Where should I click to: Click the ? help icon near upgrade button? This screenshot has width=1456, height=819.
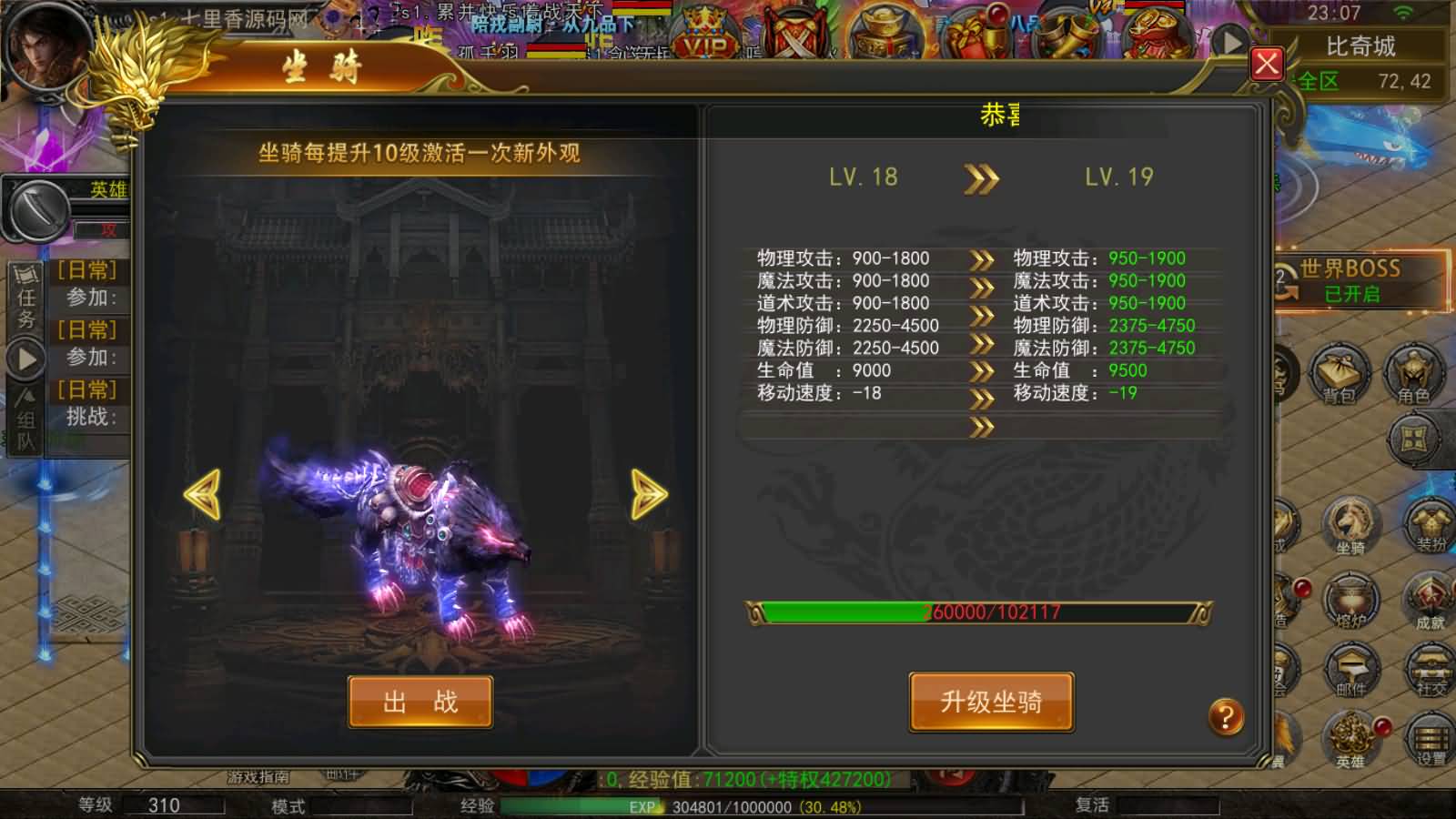click(1228, 716)
